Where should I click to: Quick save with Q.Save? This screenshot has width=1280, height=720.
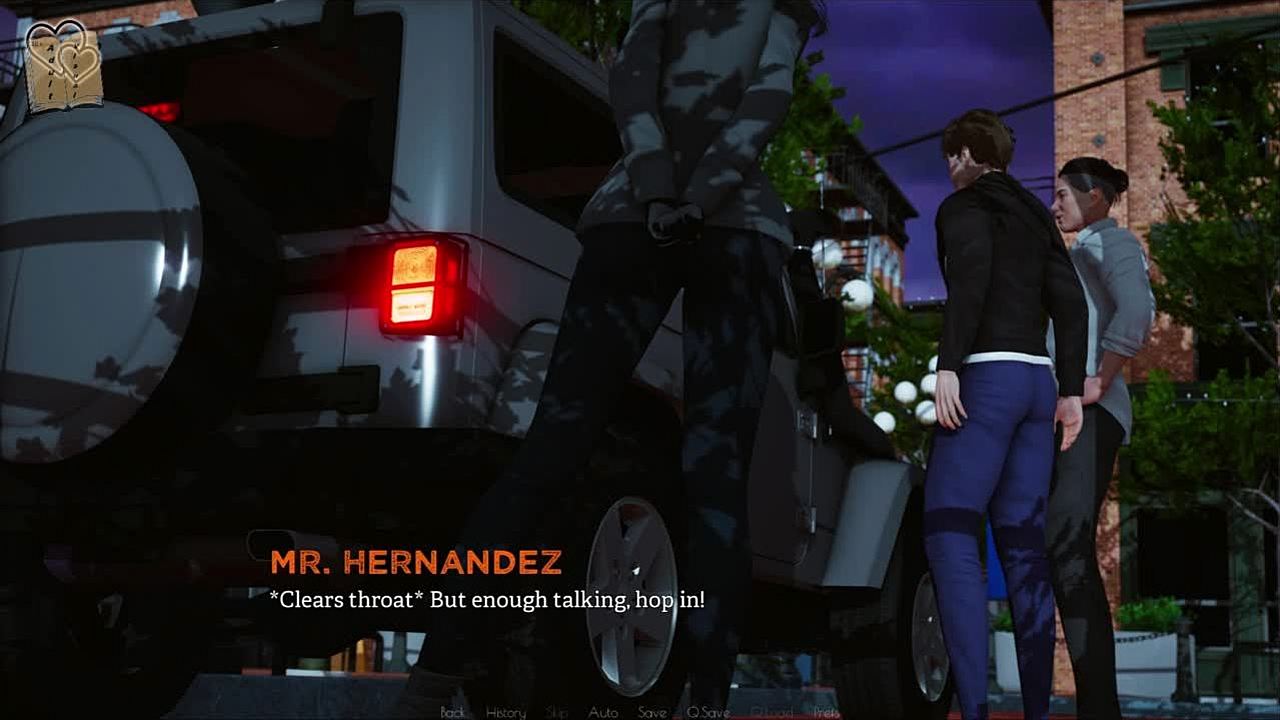(x=708, y=712)
